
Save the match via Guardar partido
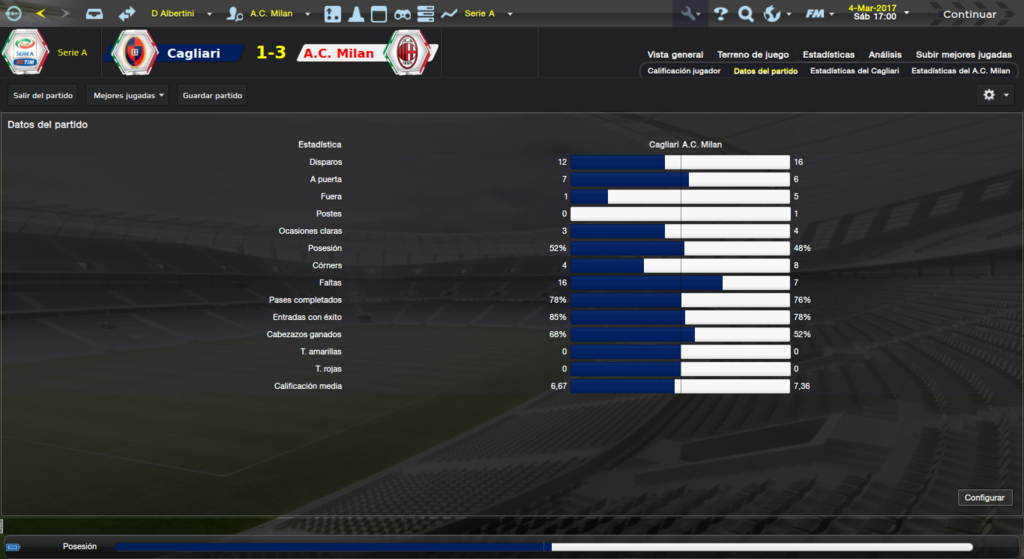[x=212, y=95]
